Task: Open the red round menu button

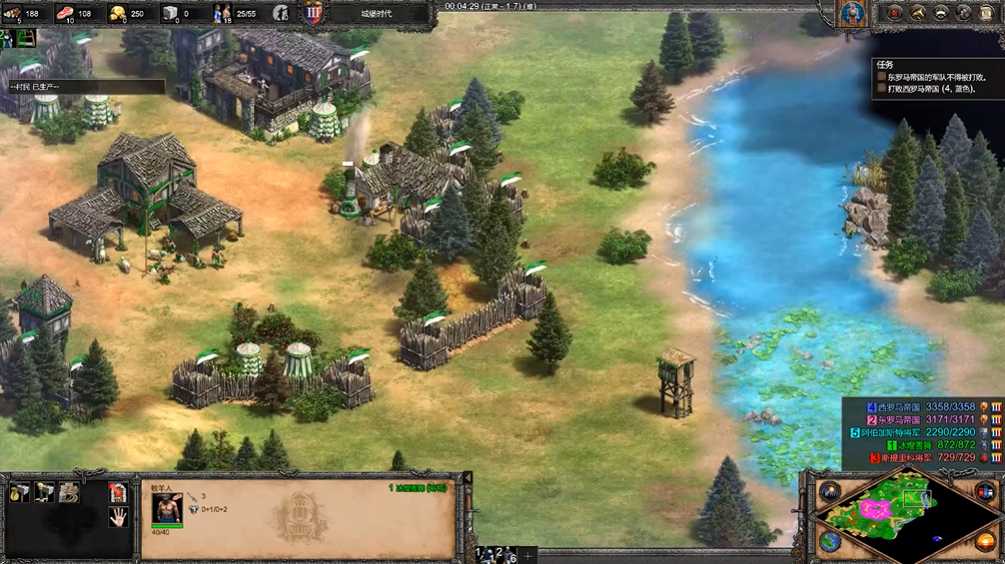Action: pos(894,13)
